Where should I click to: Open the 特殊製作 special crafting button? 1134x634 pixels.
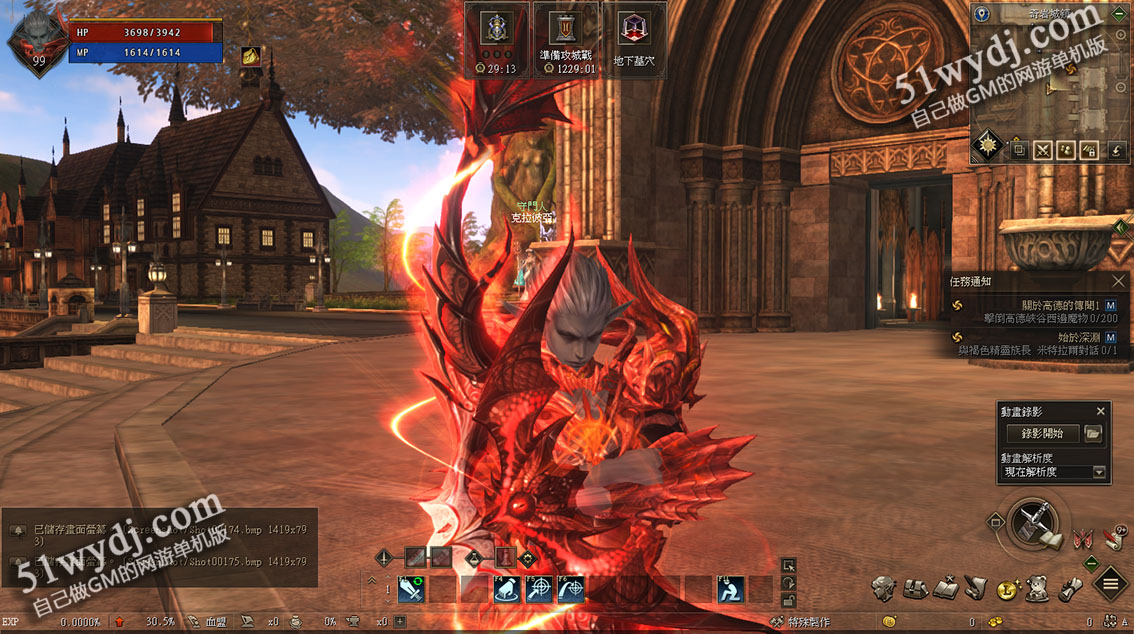pos(802,622)
